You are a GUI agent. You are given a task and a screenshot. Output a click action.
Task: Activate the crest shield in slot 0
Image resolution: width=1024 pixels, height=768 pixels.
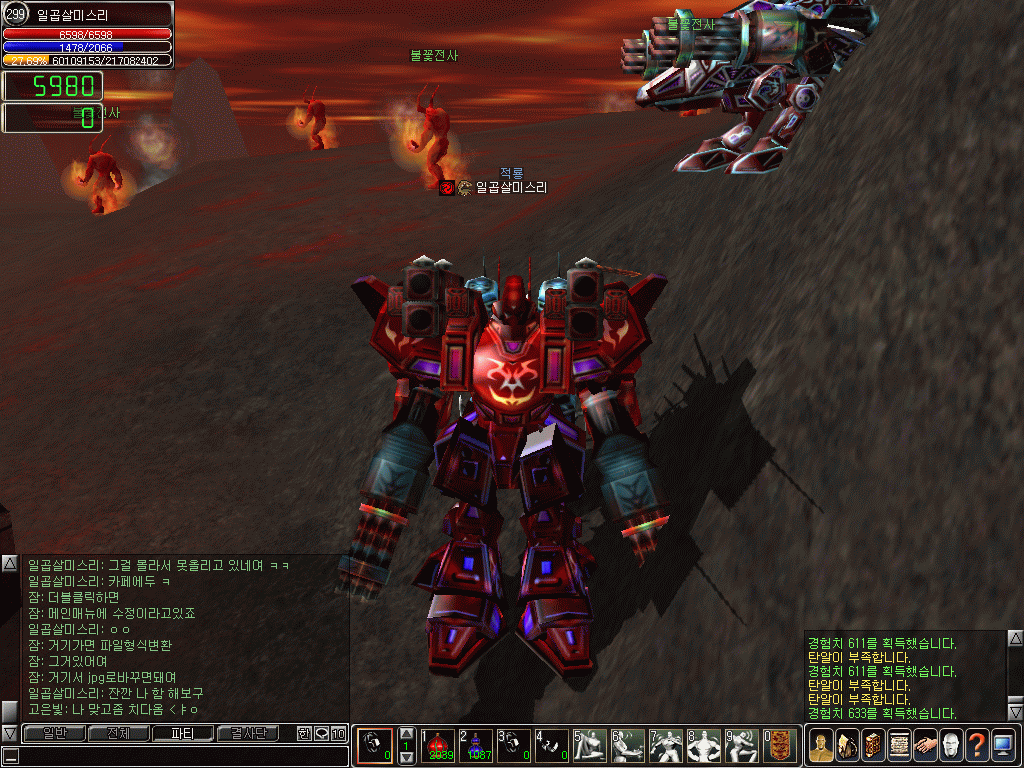(780, 745)
